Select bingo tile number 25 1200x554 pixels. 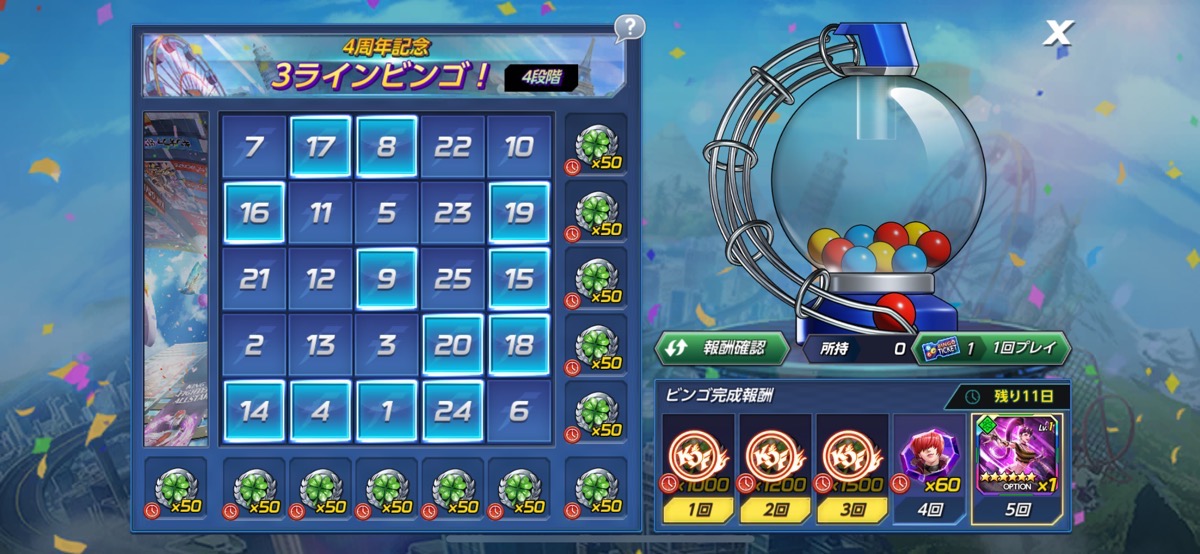point(453,279)
